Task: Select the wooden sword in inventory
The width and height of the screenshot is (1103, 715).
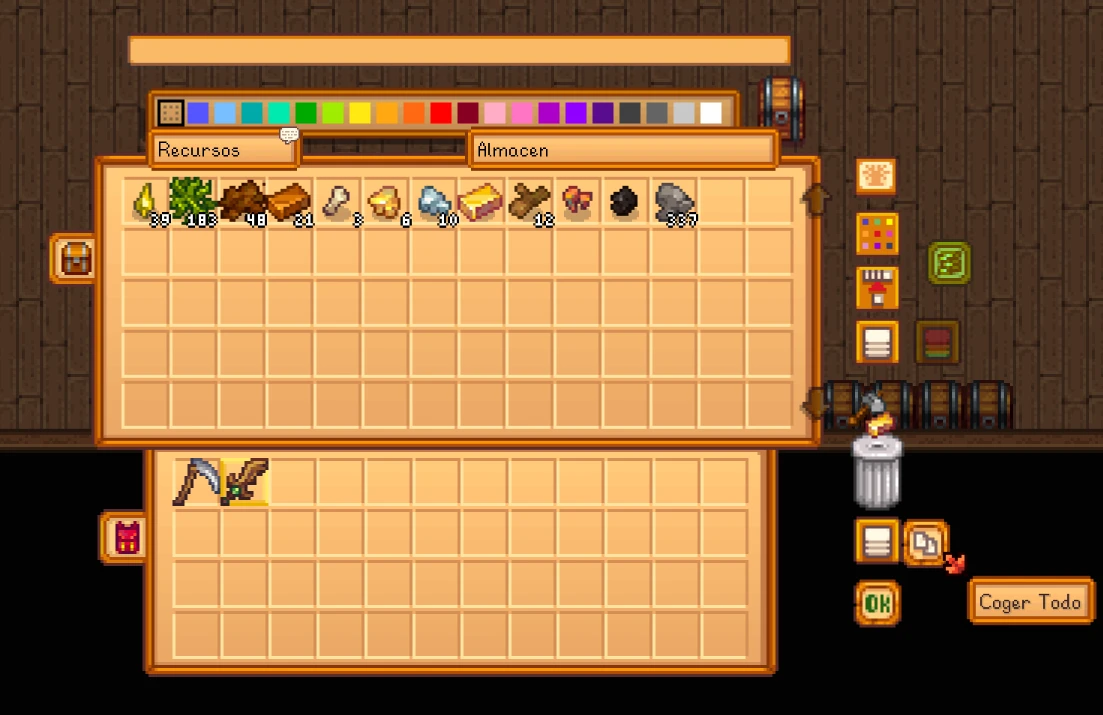Action: click(245, 482)
